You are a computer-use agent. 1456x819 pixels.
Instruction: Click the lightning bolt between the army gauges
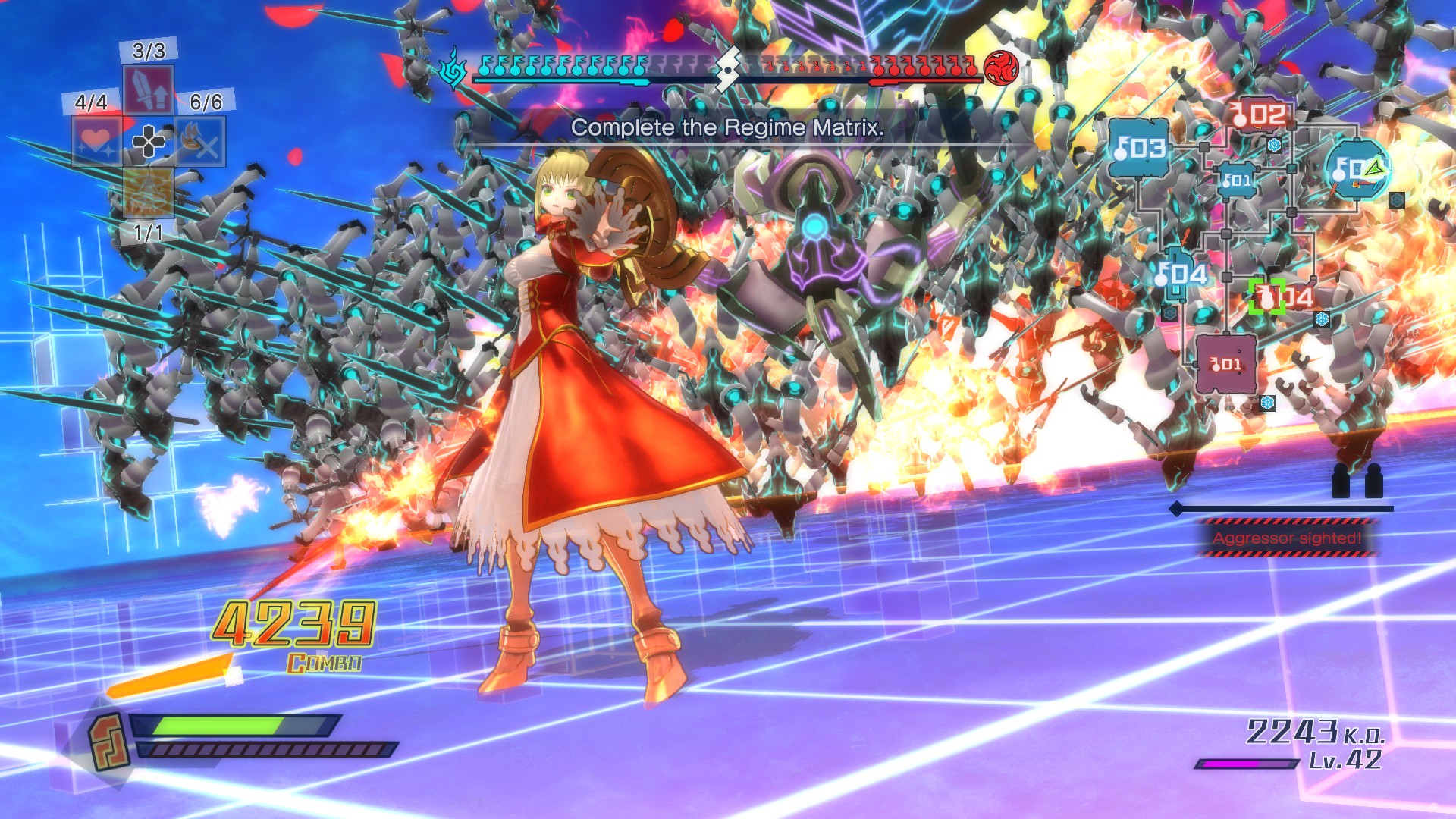[728, 71]
